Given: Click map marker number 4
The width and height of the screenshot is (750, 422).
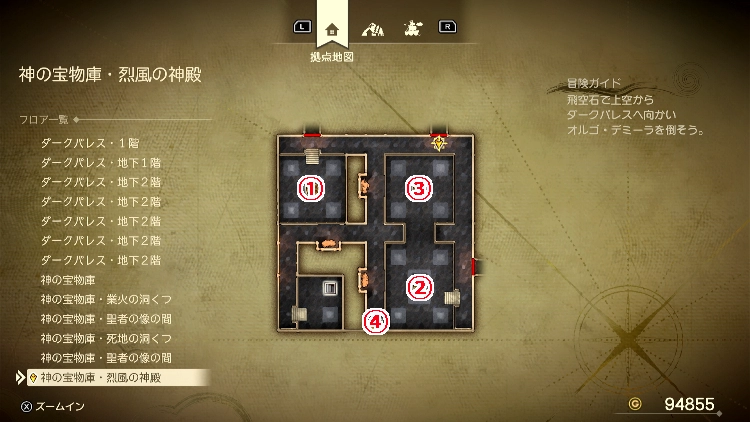Looking at the screenshot, I should click(375, 321).
